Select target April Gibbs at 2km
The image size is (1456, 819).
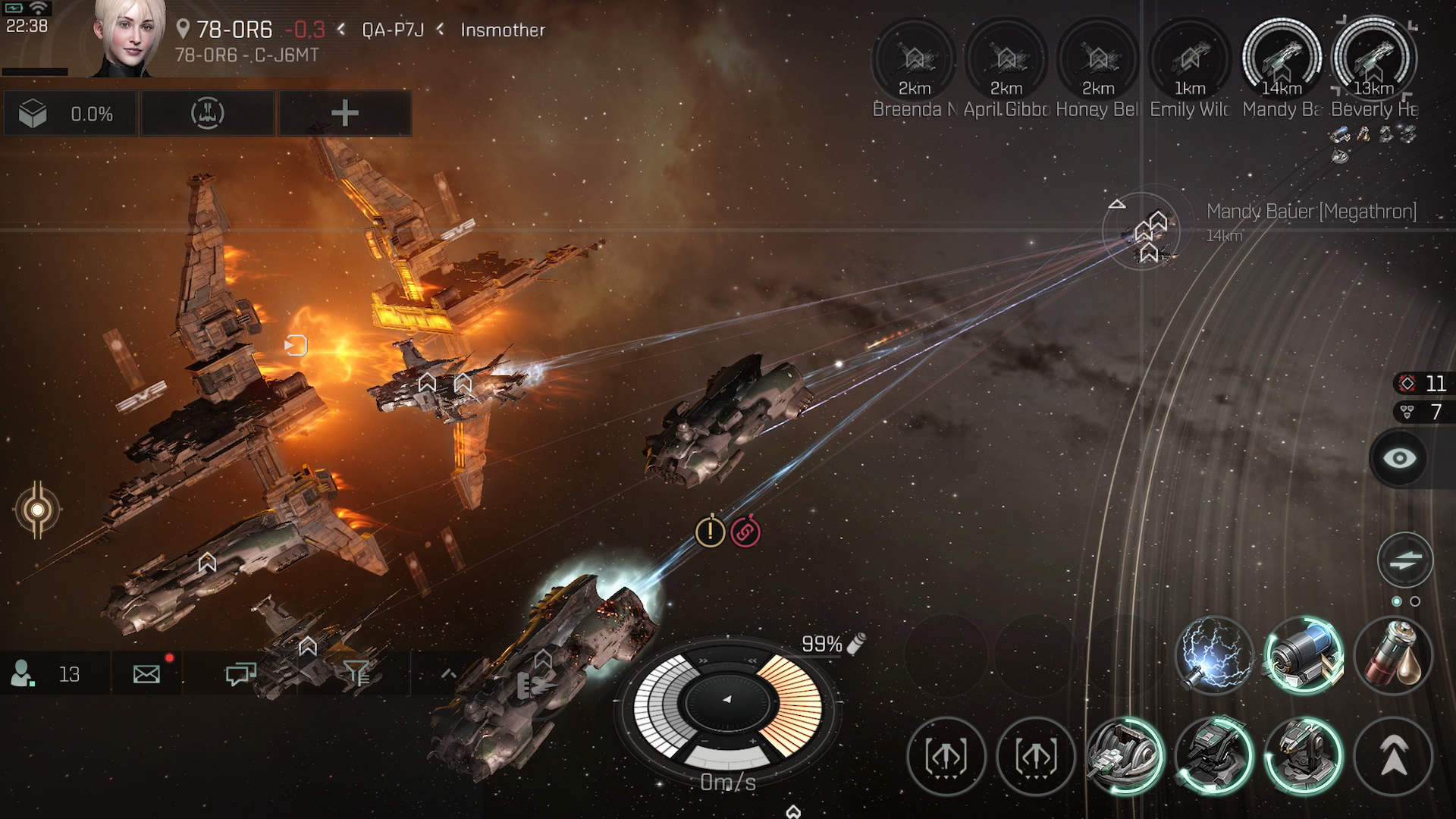click(x=1006, y=61)
